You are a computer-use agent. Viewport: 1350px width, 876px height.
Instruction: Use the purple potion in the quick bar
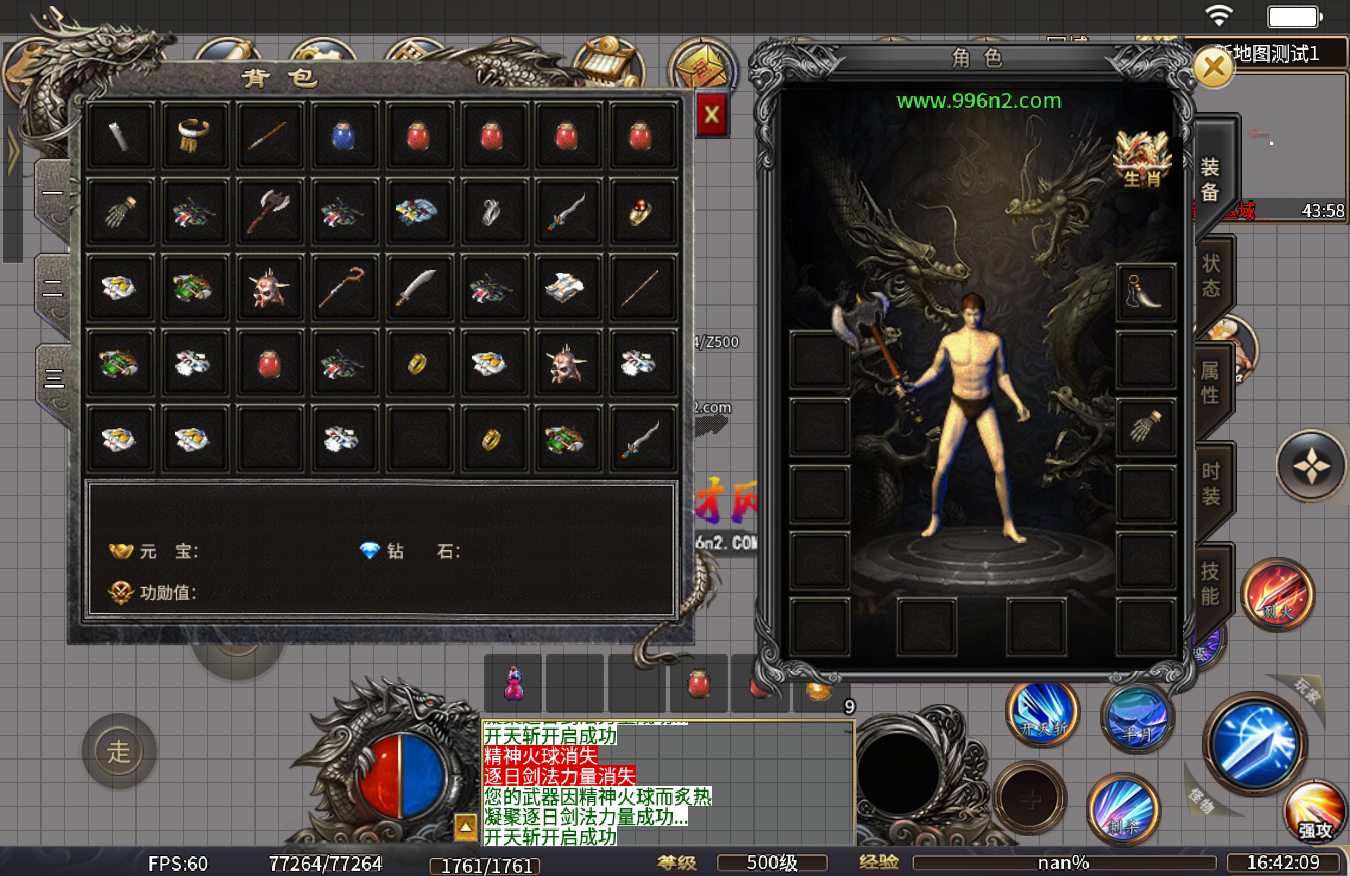pos(513,684)
